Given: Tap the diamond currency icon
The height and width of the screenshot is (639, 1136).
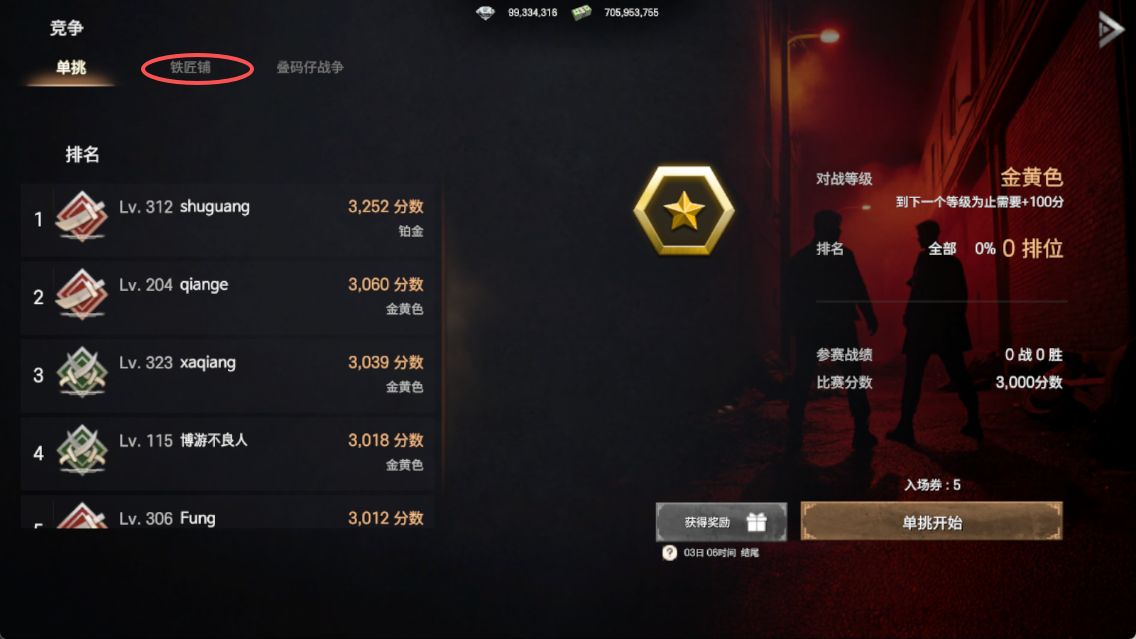Looking at the screenshot, I should [x=485, y=13].
